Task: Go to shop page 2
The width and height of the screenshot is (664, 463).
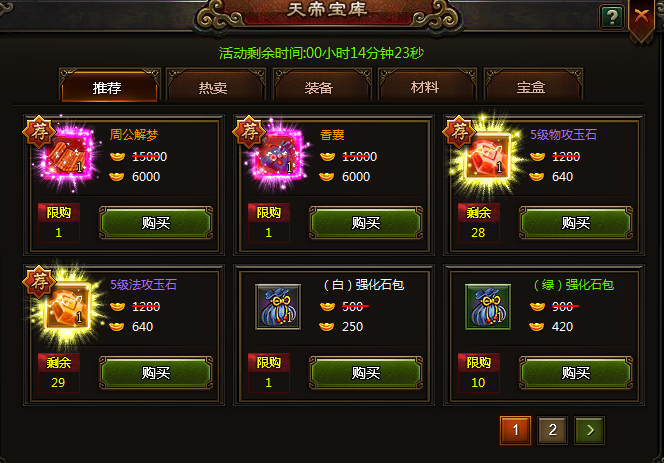Action: (551, 430)
